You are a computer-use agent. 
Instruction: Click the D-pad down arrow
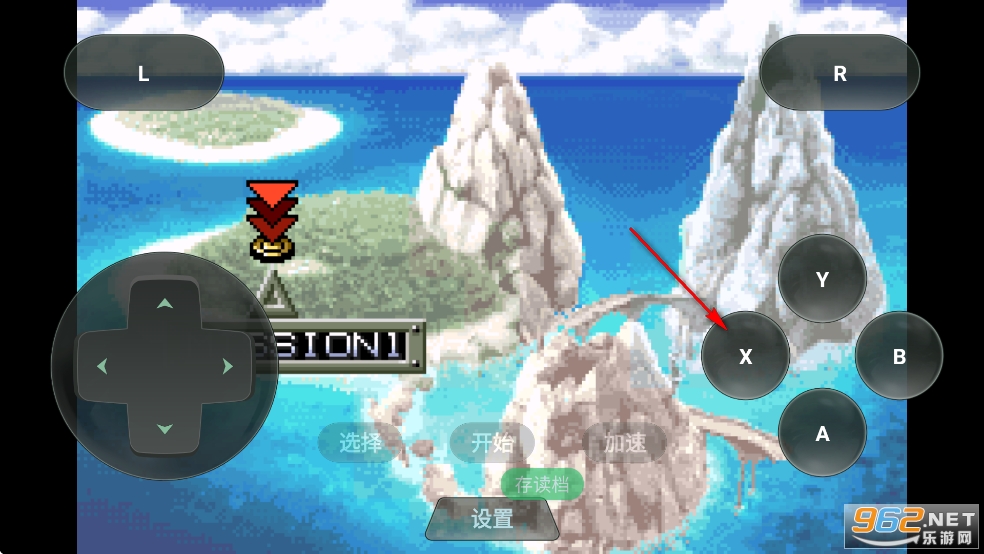tap(165, 429)
